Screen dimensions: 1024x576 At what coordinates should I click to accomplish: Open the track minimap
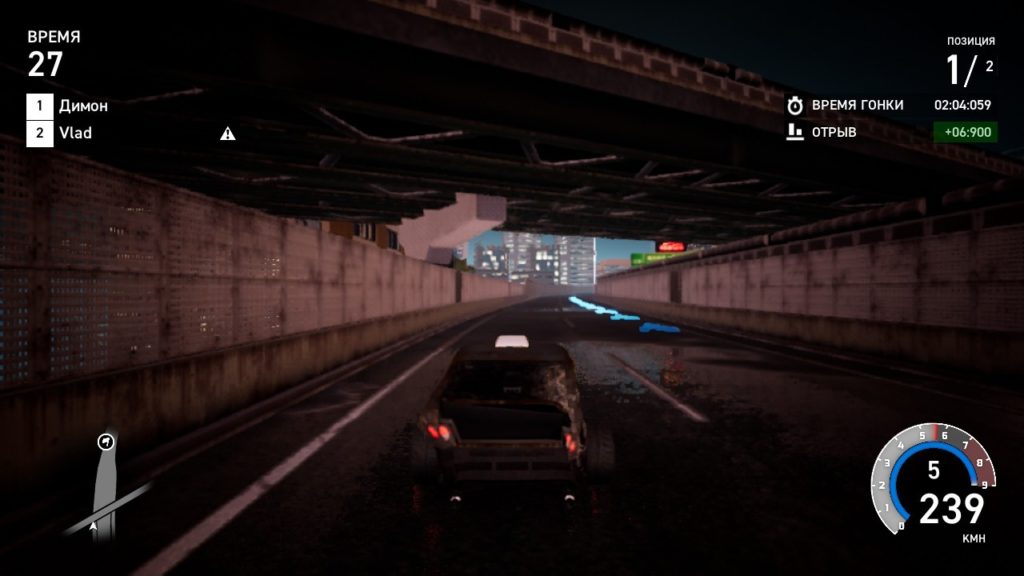click(105, 485)
